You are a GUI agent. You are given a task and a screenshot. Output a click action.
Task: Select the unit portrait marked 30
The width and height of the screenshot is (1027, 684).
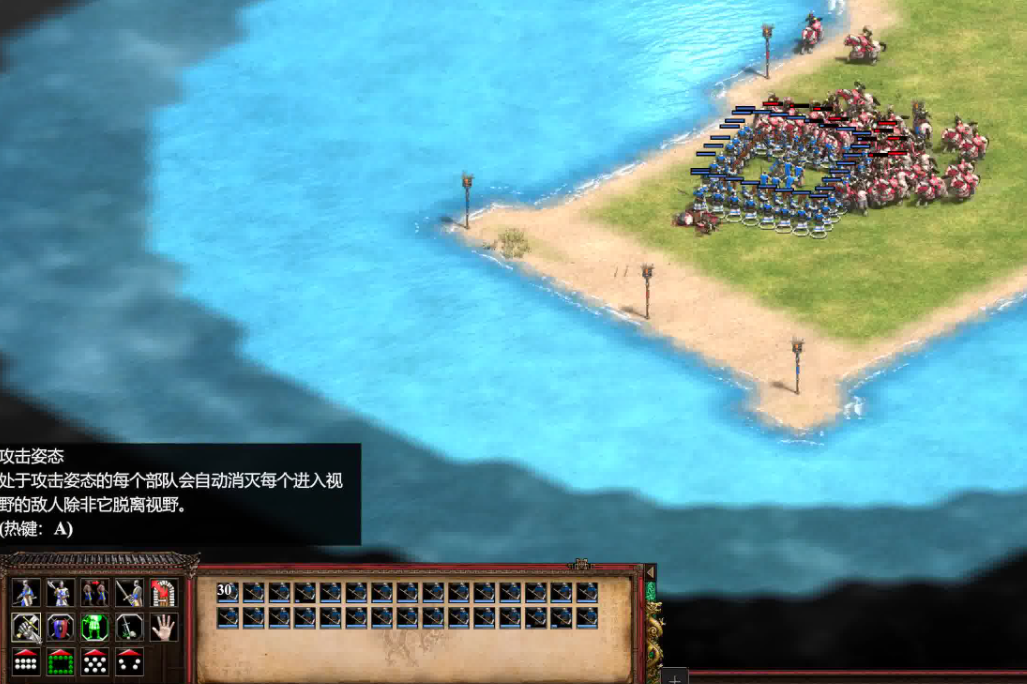228,592
